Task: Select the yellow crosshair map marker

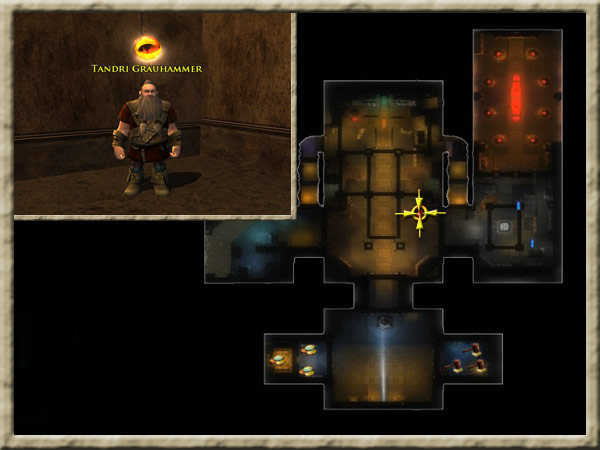Action: pos(420,212)
